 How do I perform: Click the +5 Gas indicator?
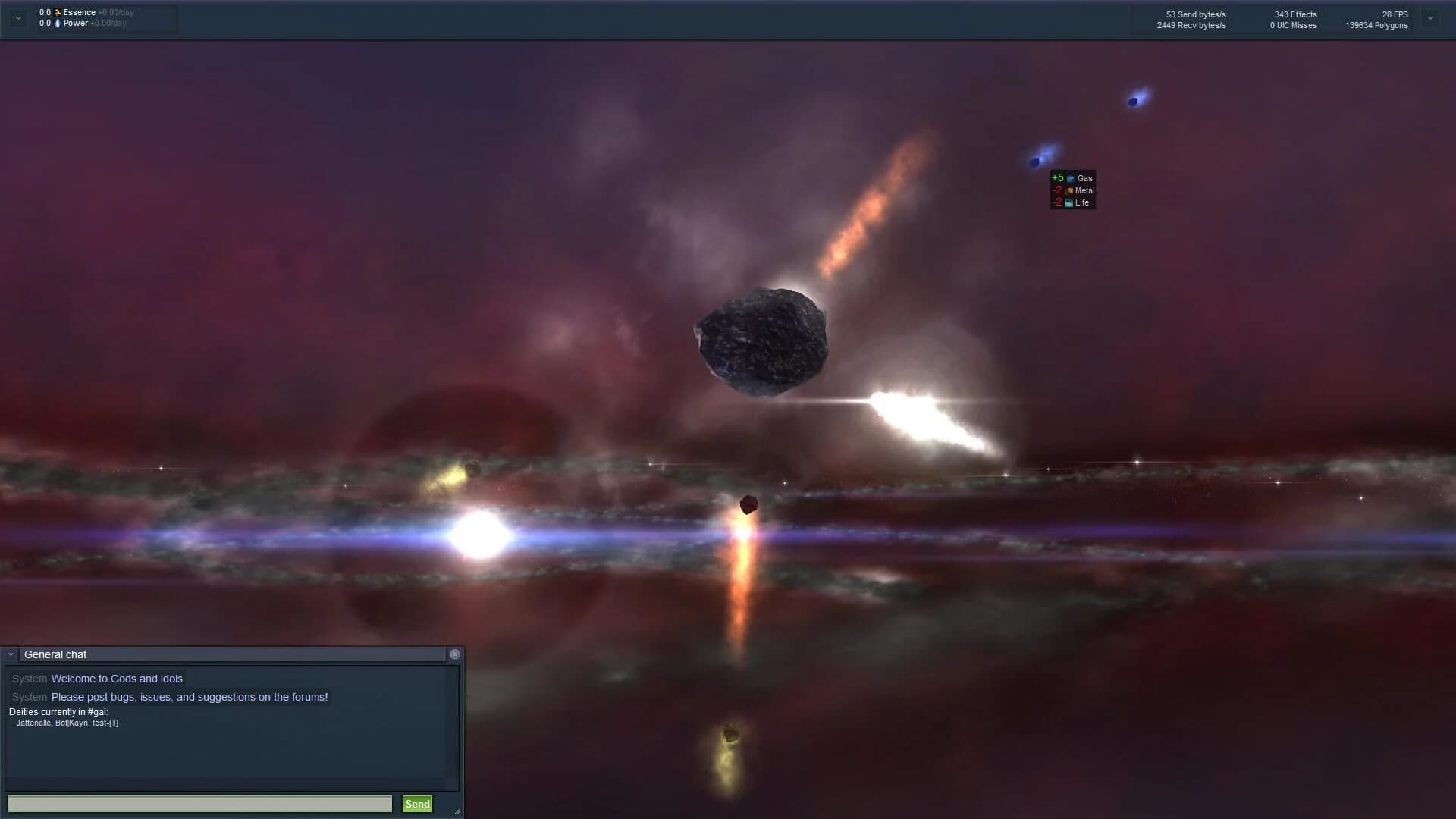1058,177
